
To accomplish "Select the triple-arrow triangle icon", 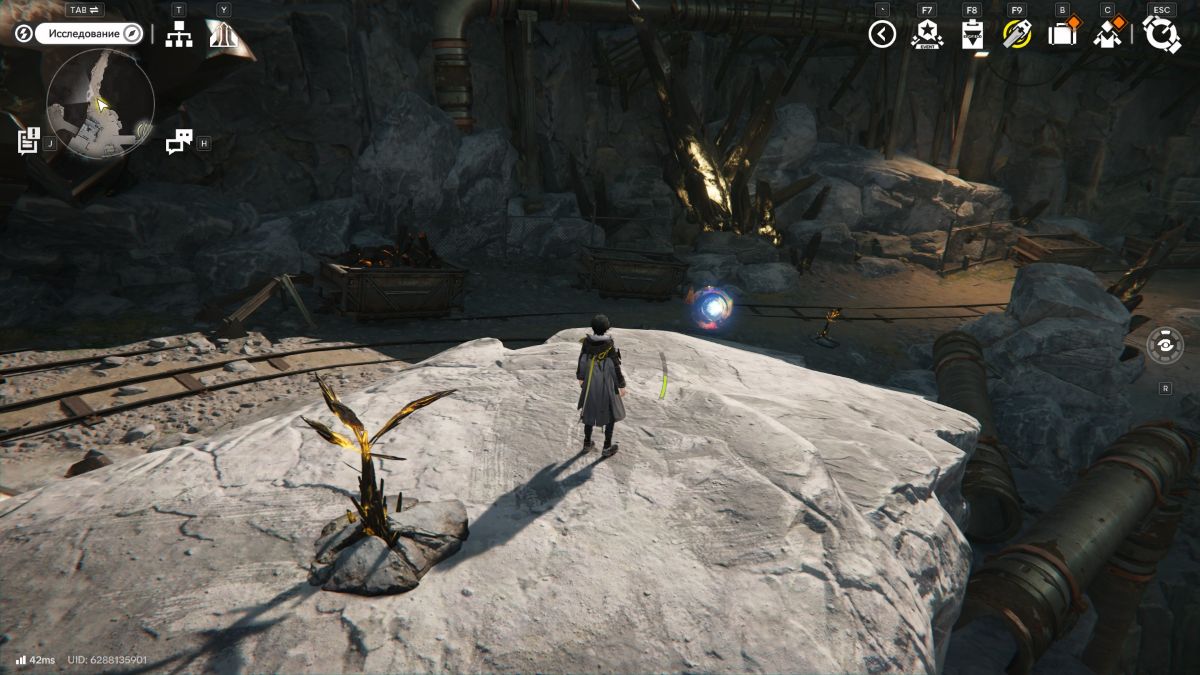I will coord(222,34).
